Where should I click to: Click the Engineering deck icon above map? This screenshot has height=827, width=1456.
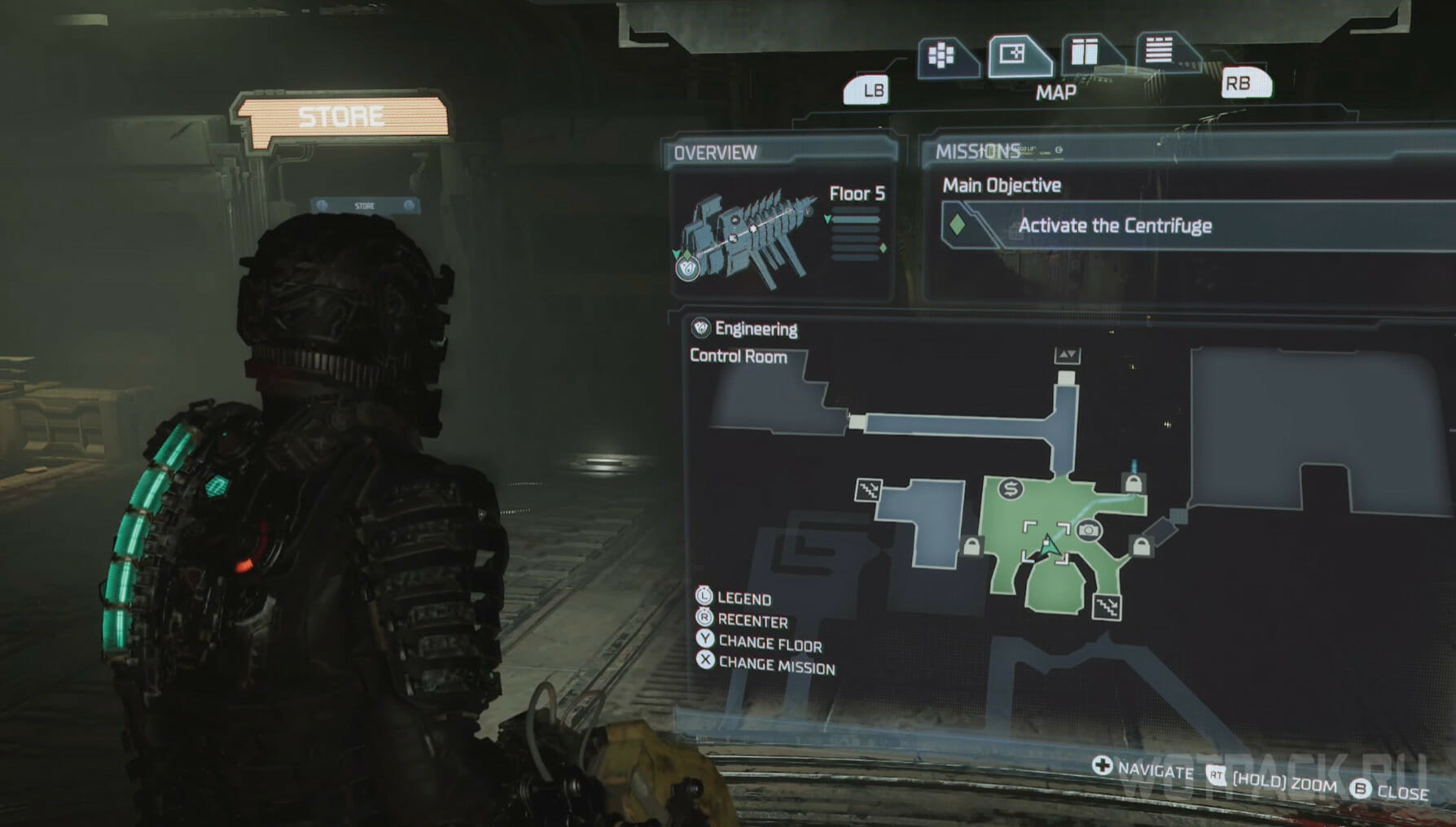(x=700, y=328)
